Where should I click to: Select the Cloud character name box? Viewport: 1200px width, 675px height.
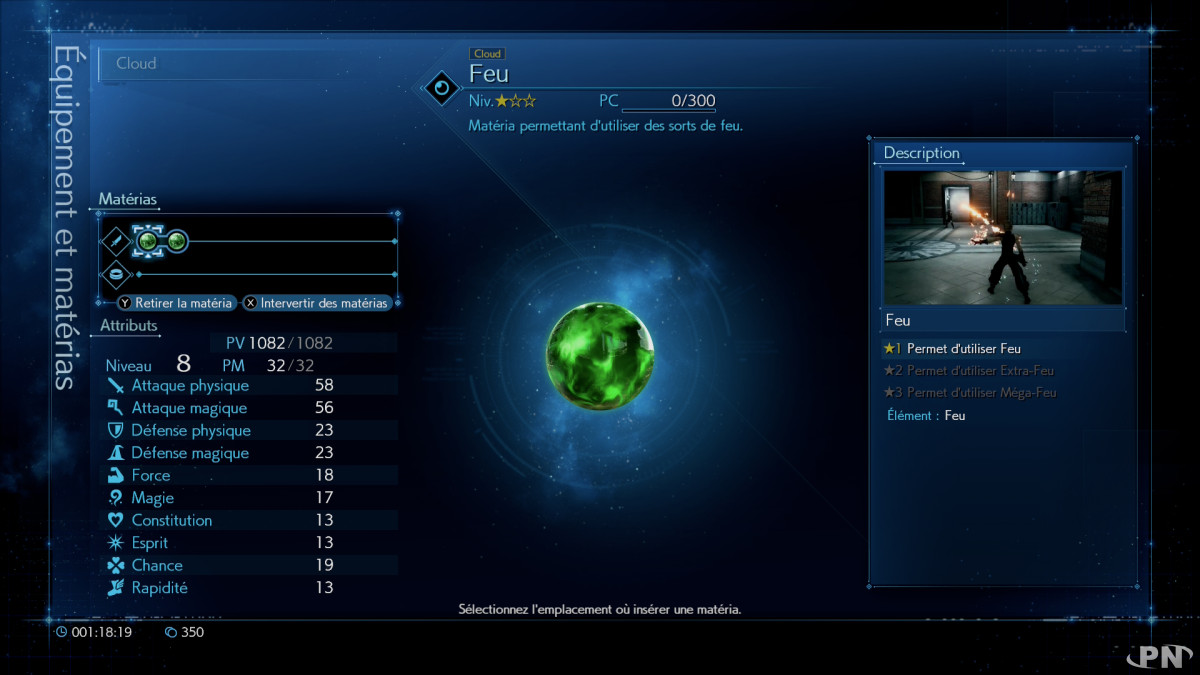(250, 64)
